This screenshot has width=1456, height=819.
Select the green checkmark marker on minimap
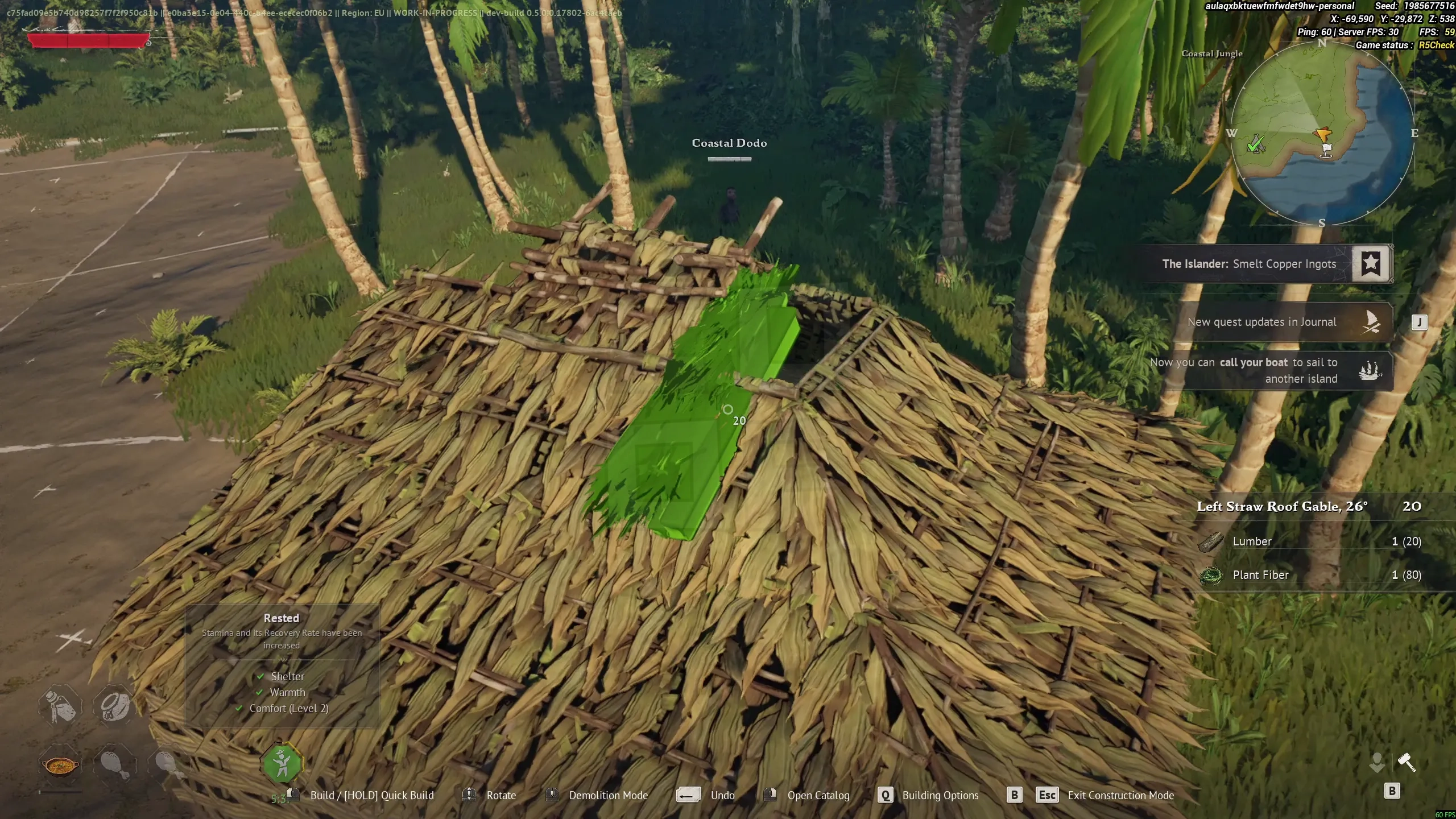click(1255, 144)
